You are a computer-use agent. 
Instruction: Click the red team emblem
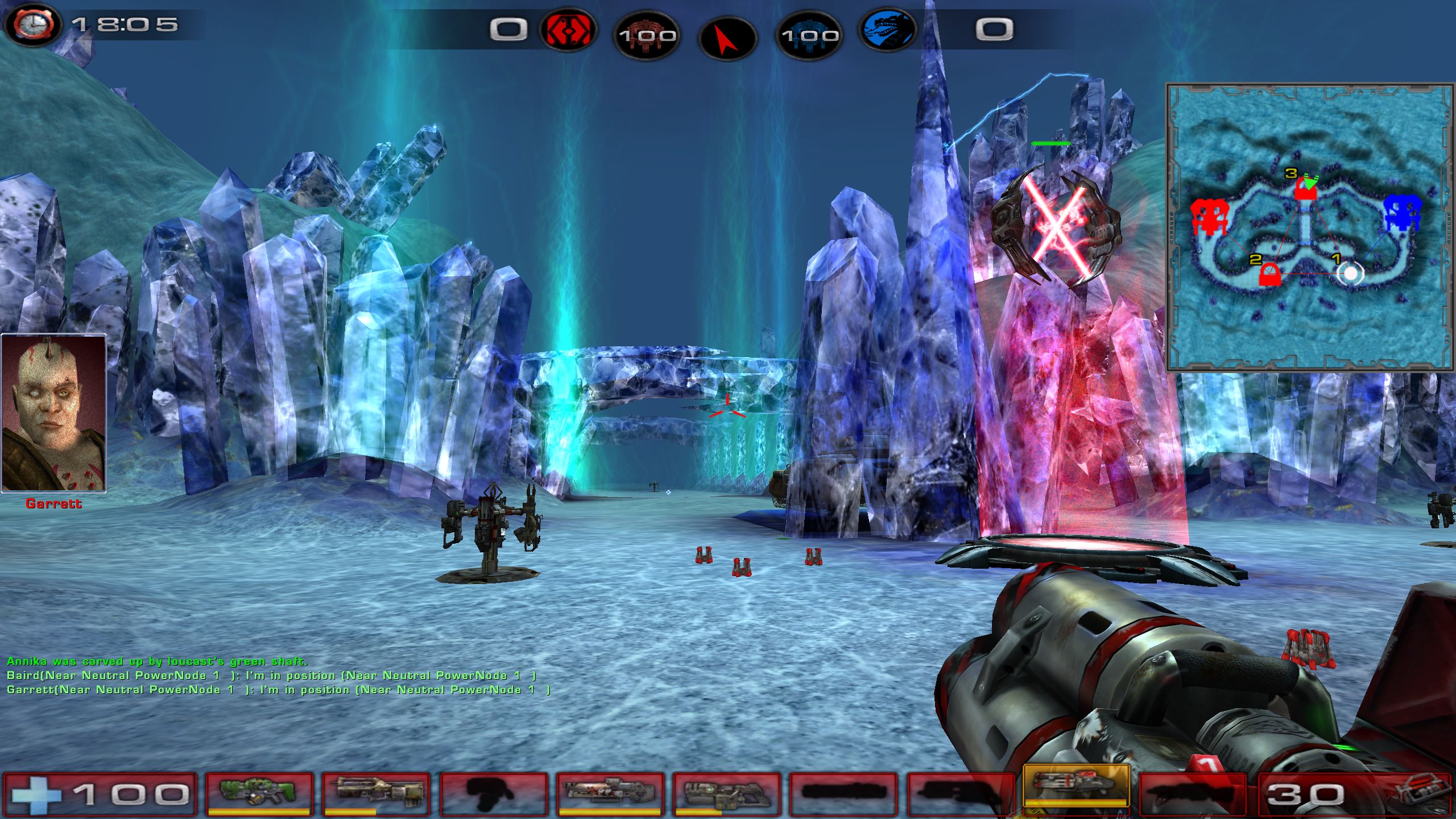[568, 30]
